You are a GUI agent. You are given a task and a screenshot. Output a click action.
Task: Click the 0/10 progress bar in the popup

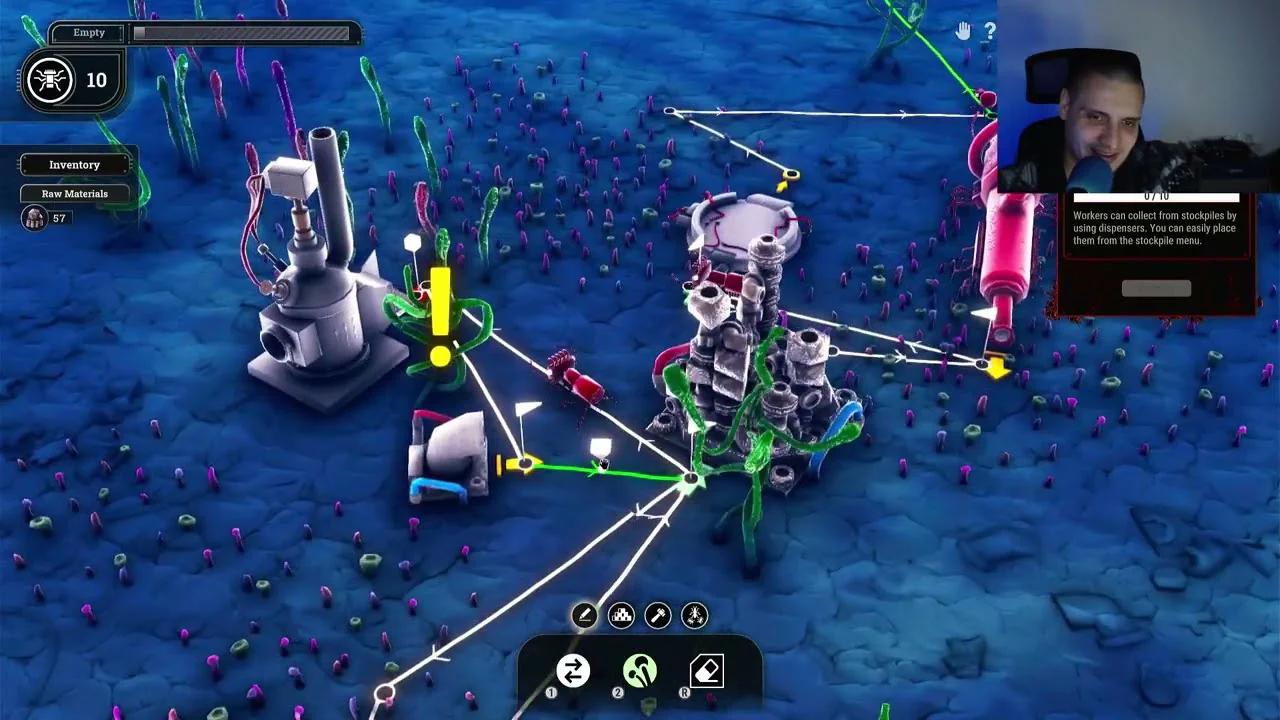point(1155,195)
